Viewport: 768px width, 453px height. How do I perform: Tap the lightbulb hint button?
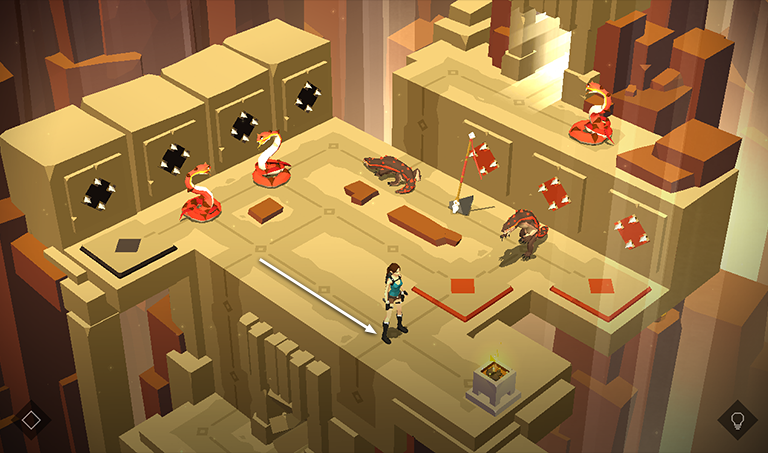[x=738, y=419]
